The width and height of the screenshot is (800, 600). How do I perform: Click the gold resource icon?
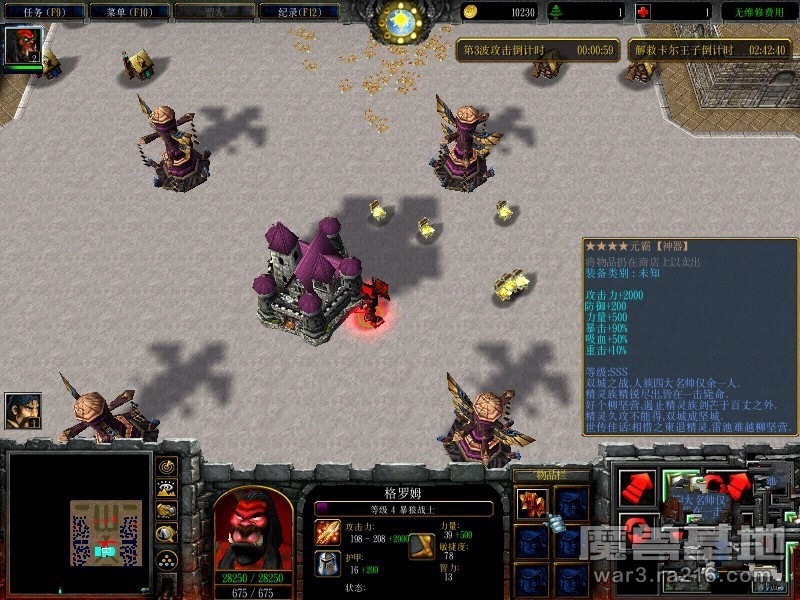point(470,12)
